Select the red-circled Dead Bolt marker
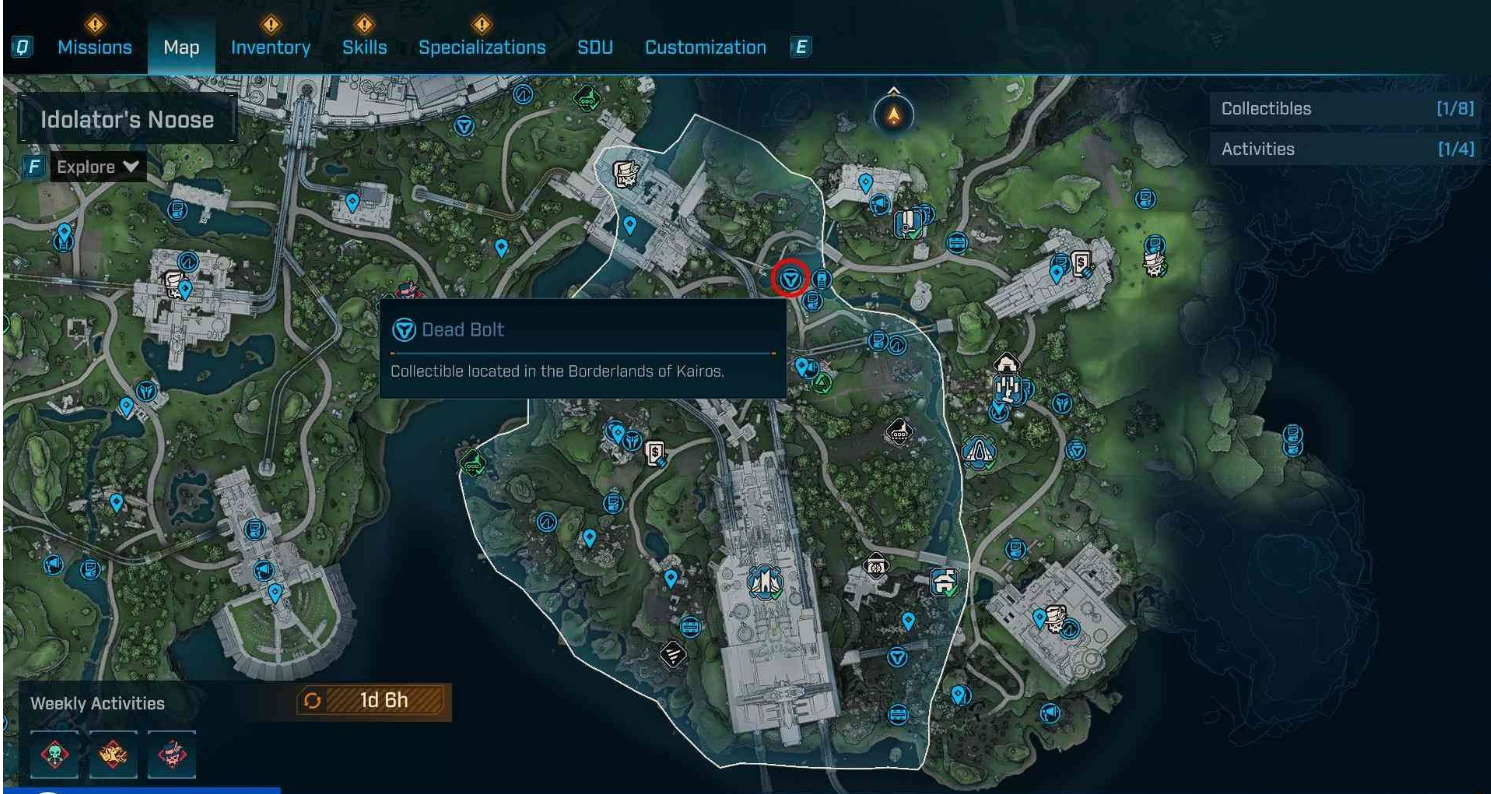 (x=792, y=278)
